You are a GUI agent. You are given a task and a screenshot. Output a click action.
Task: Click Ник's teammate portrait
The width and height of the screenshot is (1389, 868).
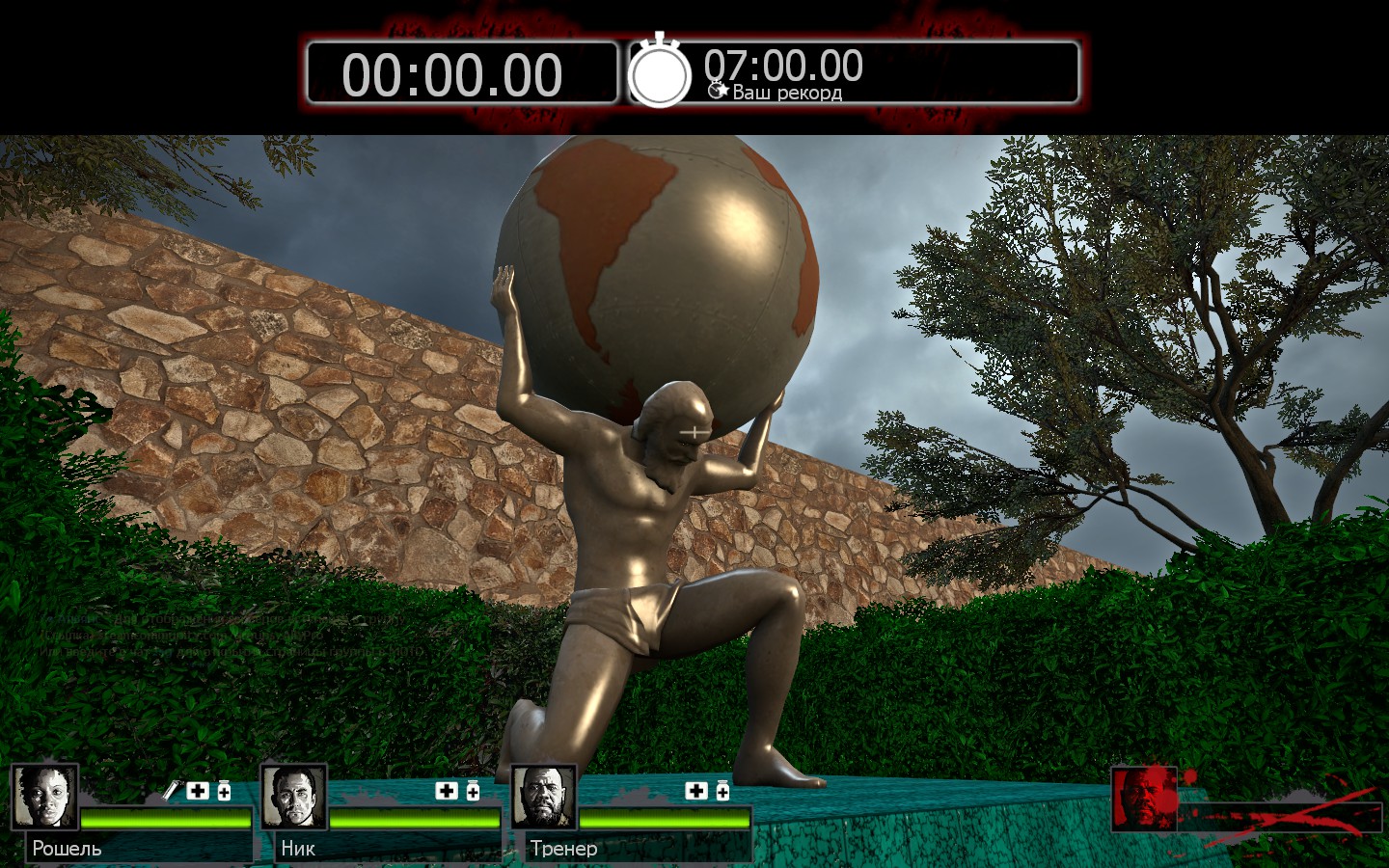tap(294, 797)
